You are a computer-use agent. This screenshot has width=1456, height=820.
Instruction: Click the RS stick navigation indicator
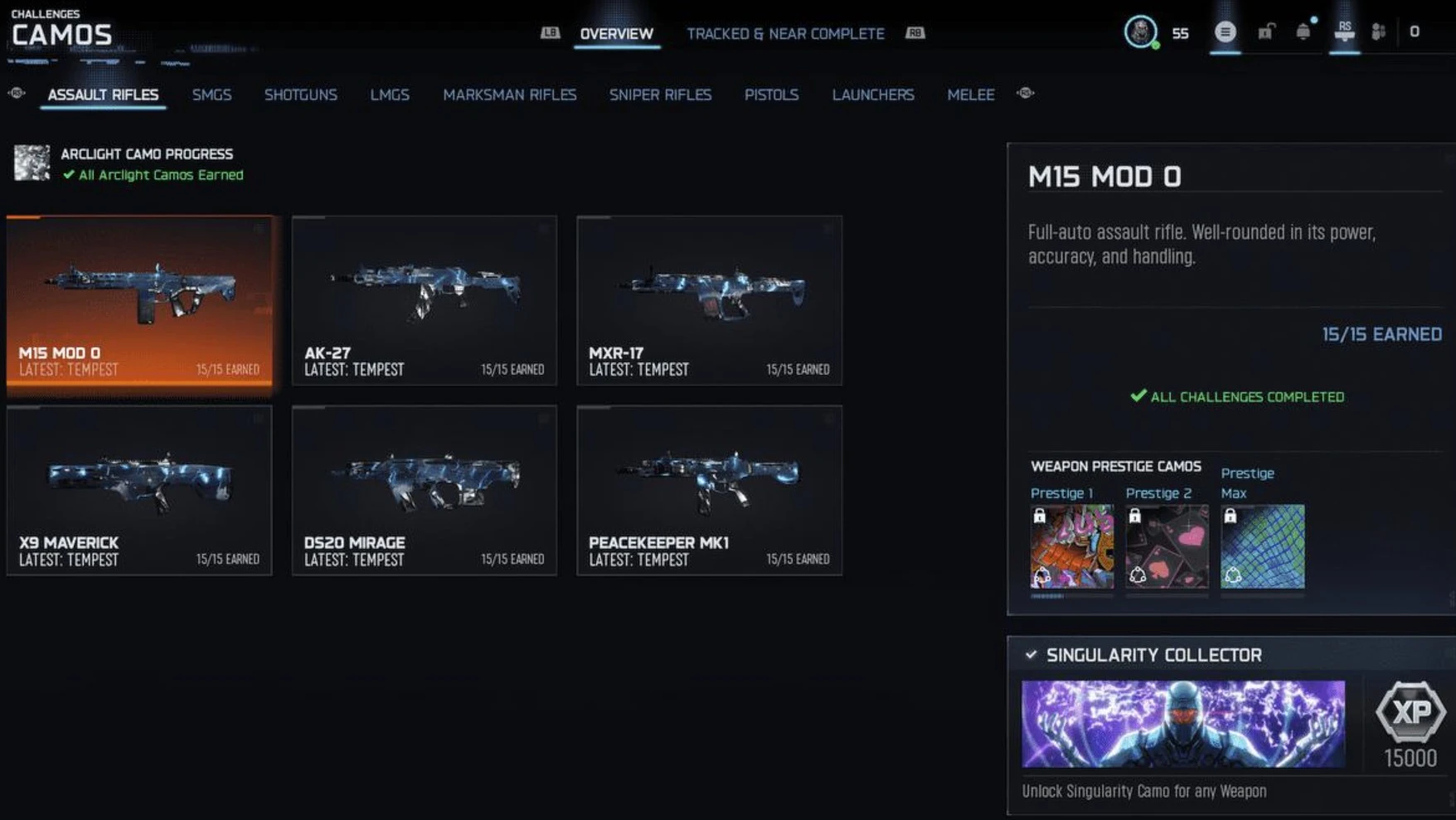point(1345,32)
